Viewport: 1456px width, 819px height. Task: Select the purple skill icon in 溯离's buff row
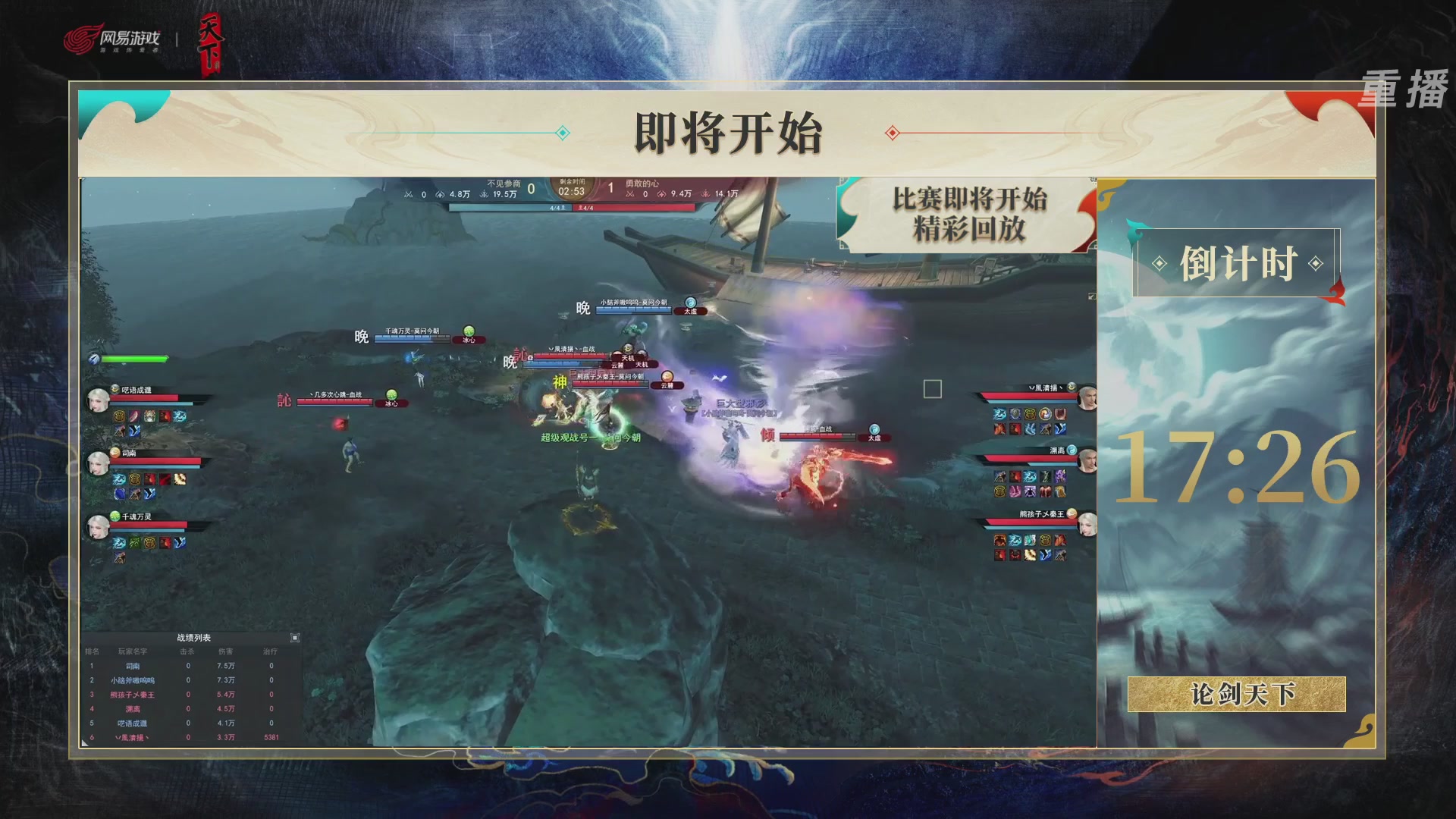pos(1059,476)
